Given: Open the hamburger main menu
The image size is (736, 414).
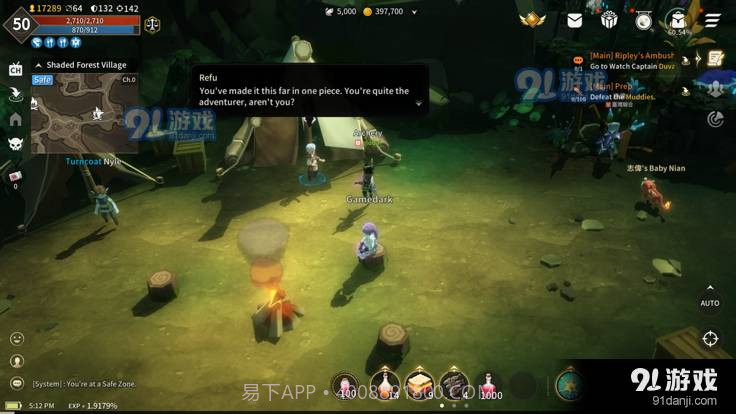Looking at the screenshot, I should click(x=711, y=20).
